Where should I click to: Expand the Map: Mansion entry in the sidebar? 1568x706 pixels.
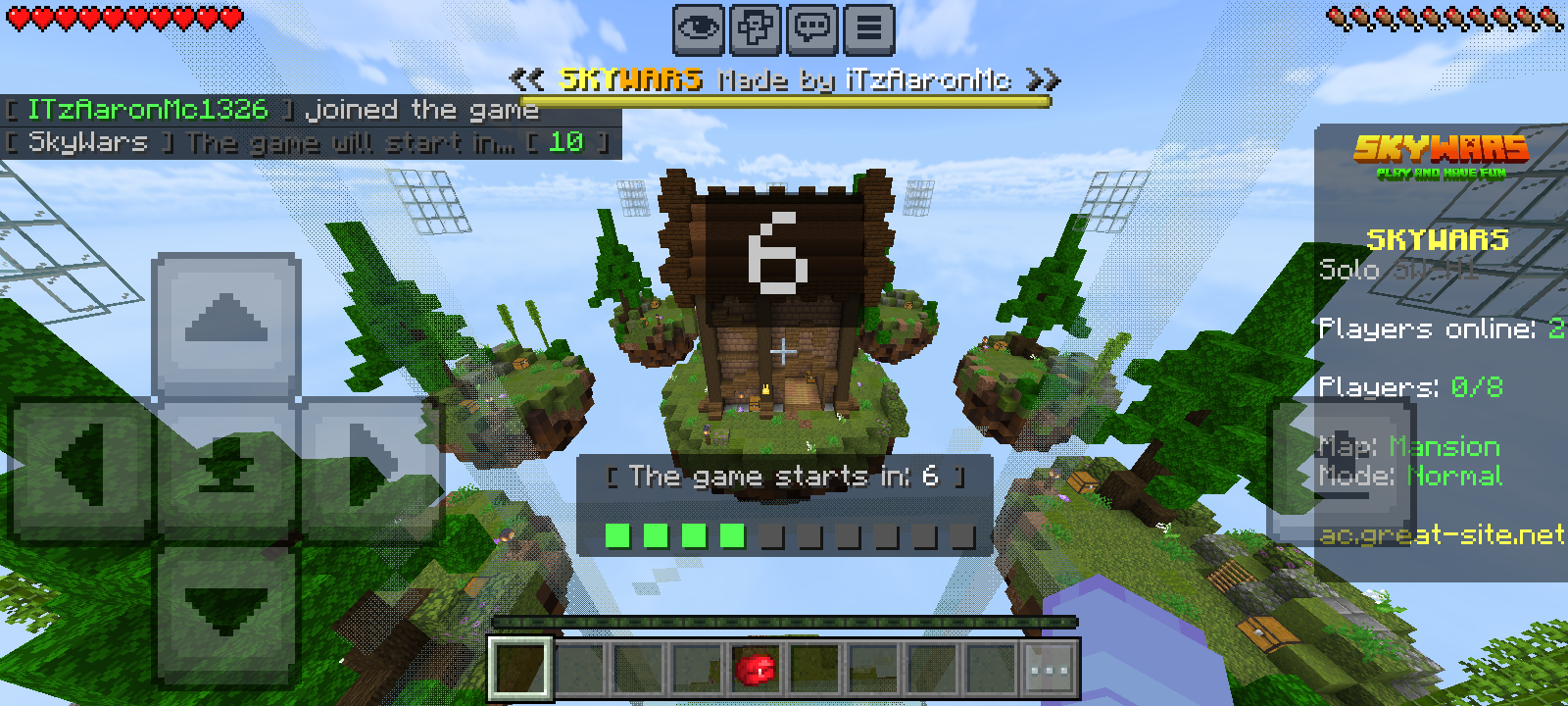pyautogui.click(x=1408, y=446)
